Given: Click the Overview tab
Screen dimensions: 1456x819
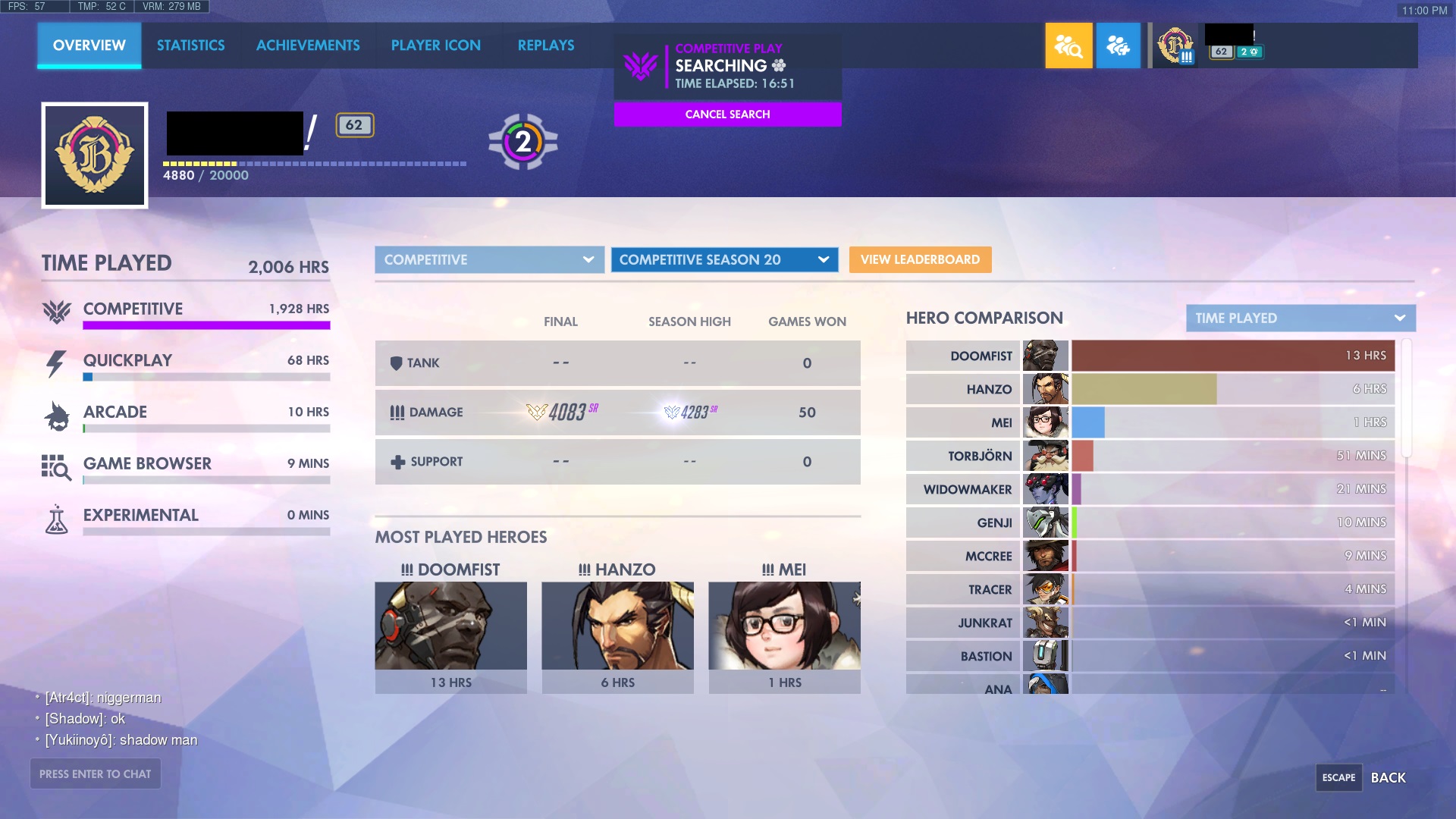Looking at the screenshot, I should point(89,45).
